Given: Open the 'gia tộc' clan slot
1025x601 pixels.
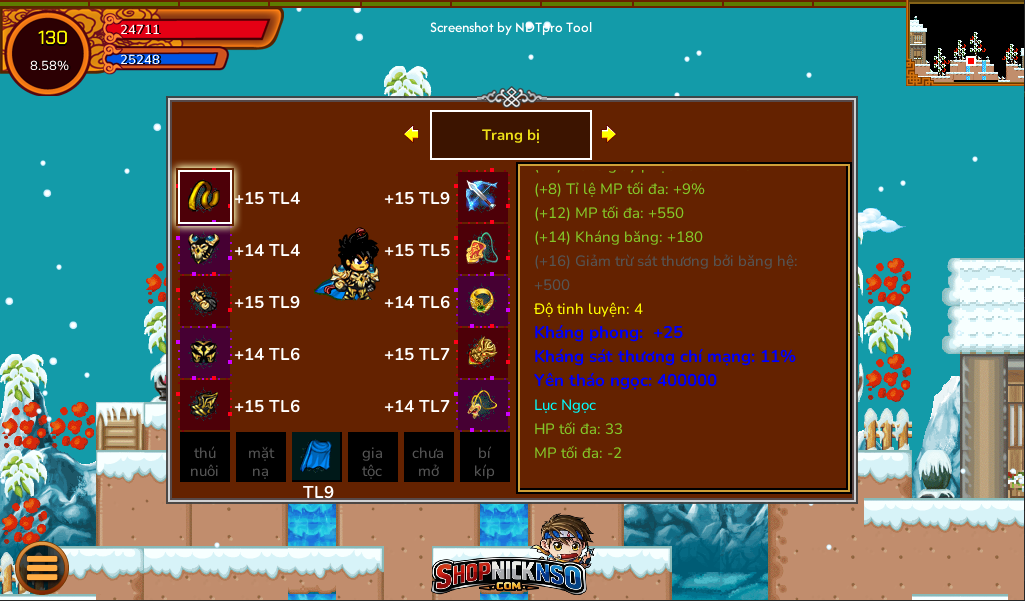Looking at the screenshot, I should click(372, 458).
